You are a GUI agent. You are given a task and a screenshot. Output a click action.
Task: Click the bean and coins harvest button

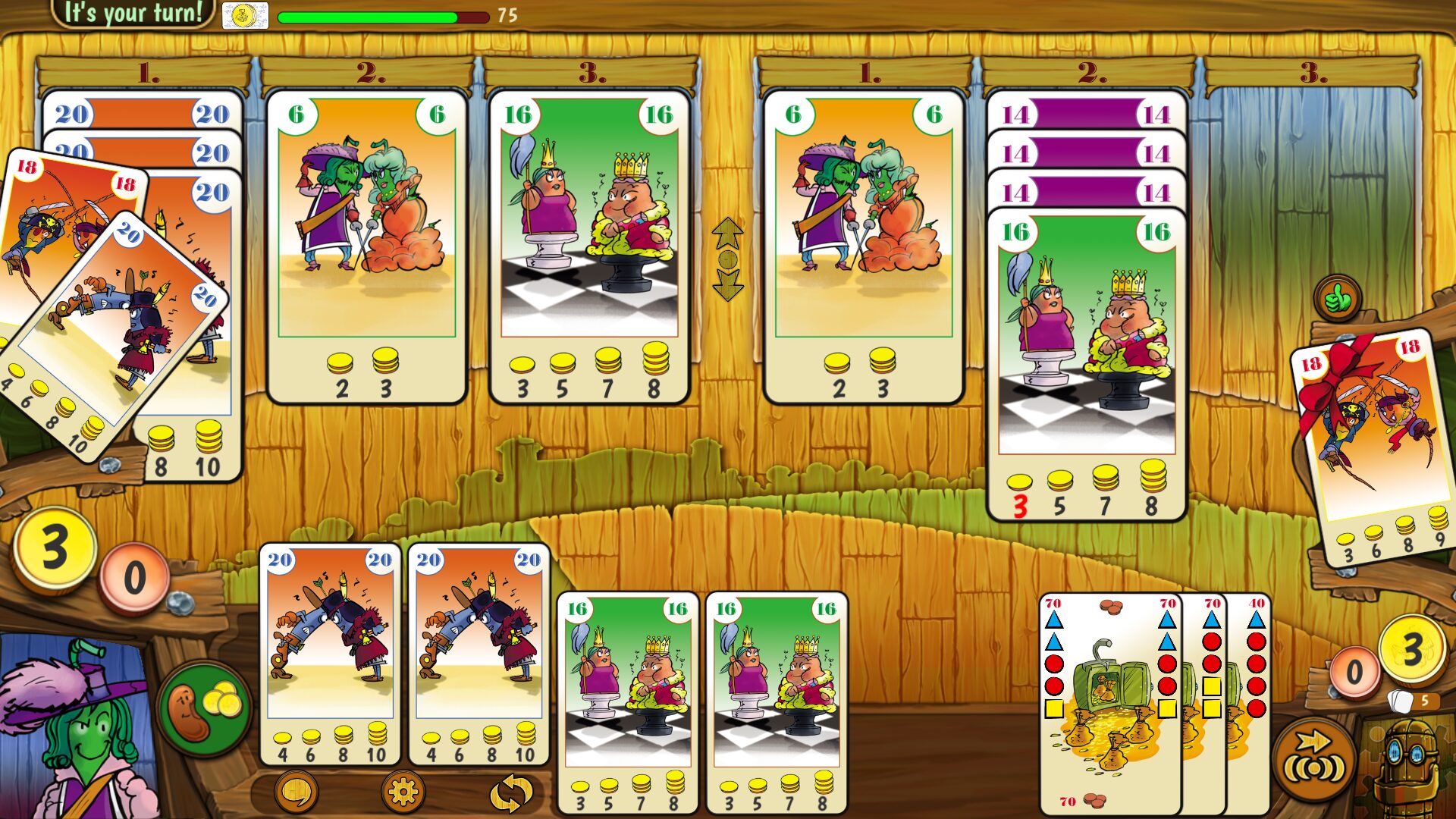point(205,709)
